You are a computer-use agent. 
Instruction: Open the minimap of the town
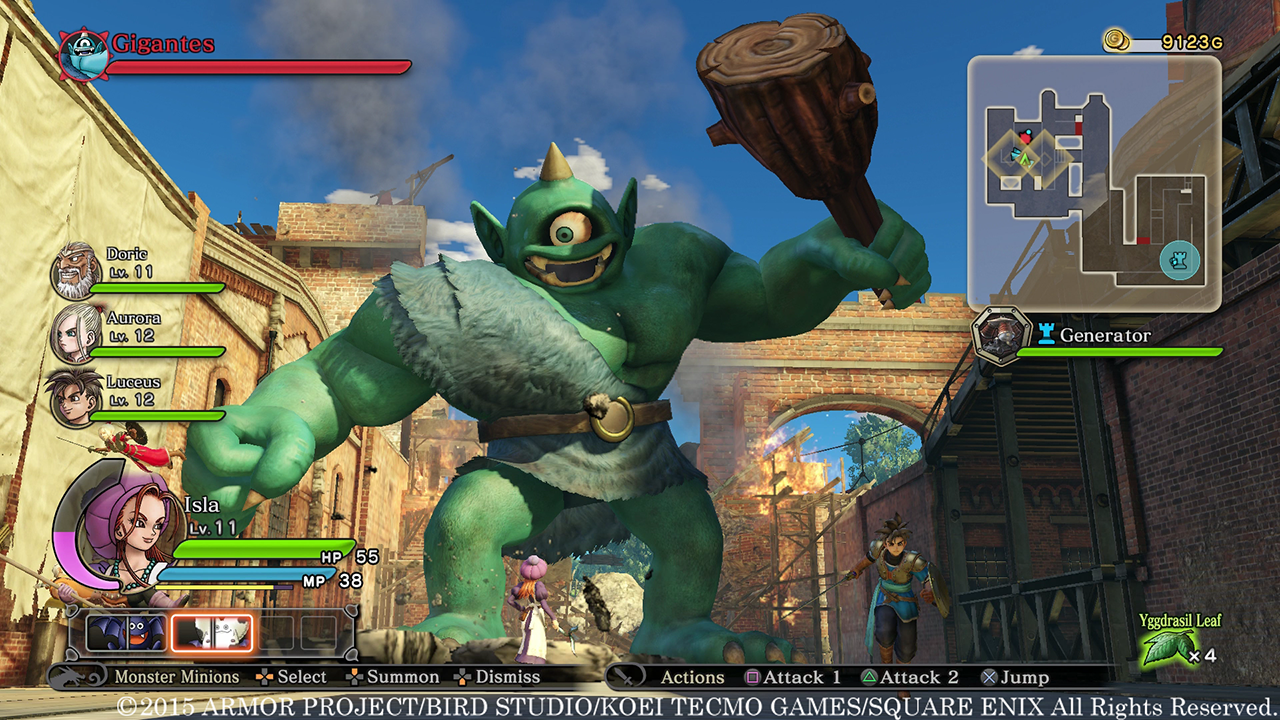tap(1094, 183)
